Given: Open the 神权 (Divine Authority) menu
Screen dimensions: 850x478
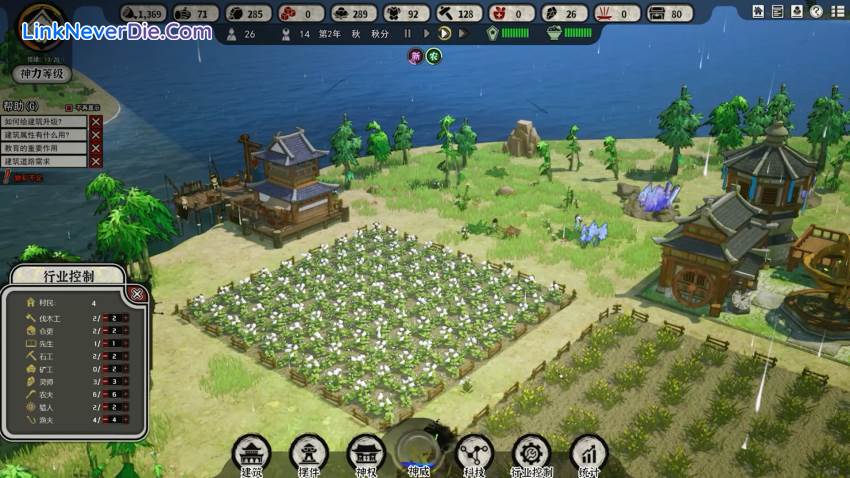Looking at the screenshot, I should 366,452.
